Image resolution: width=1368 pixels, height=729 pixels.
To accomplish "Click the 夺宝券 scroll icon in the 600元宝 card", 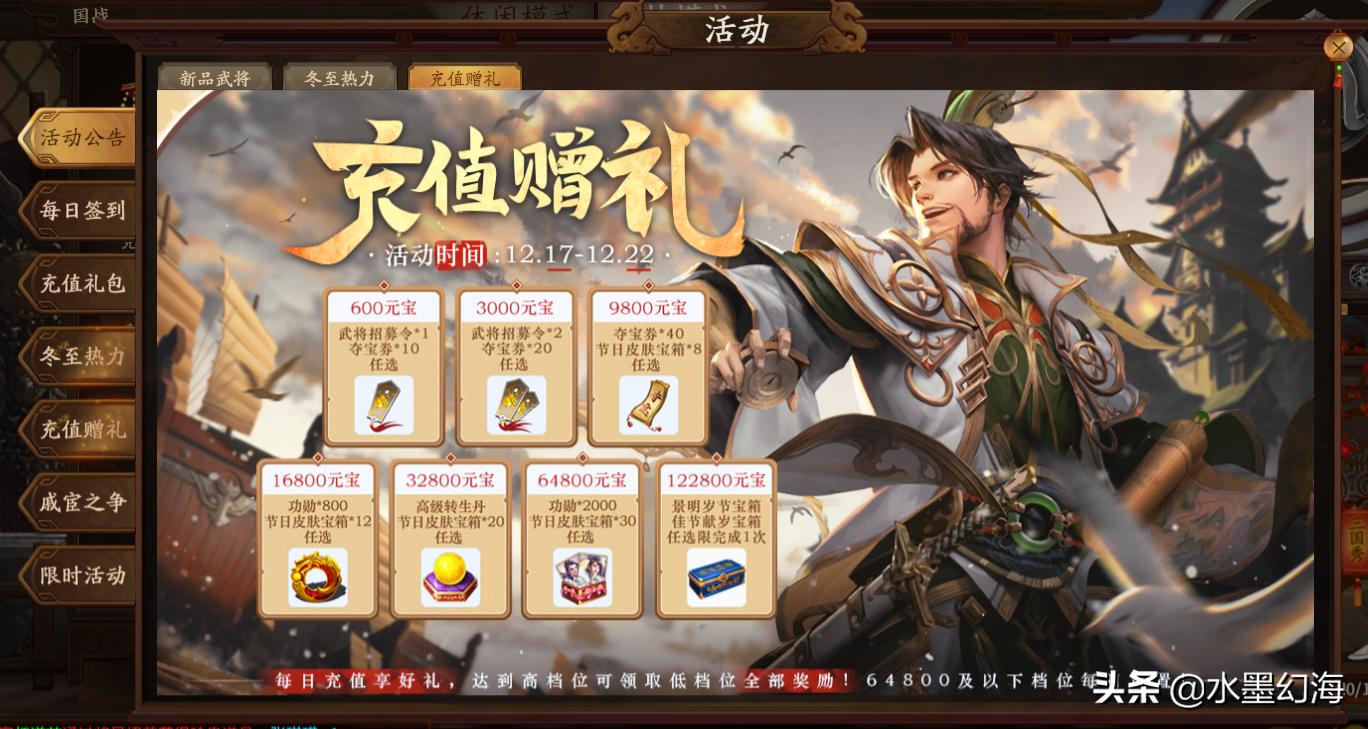I will [x=383, y=406].
